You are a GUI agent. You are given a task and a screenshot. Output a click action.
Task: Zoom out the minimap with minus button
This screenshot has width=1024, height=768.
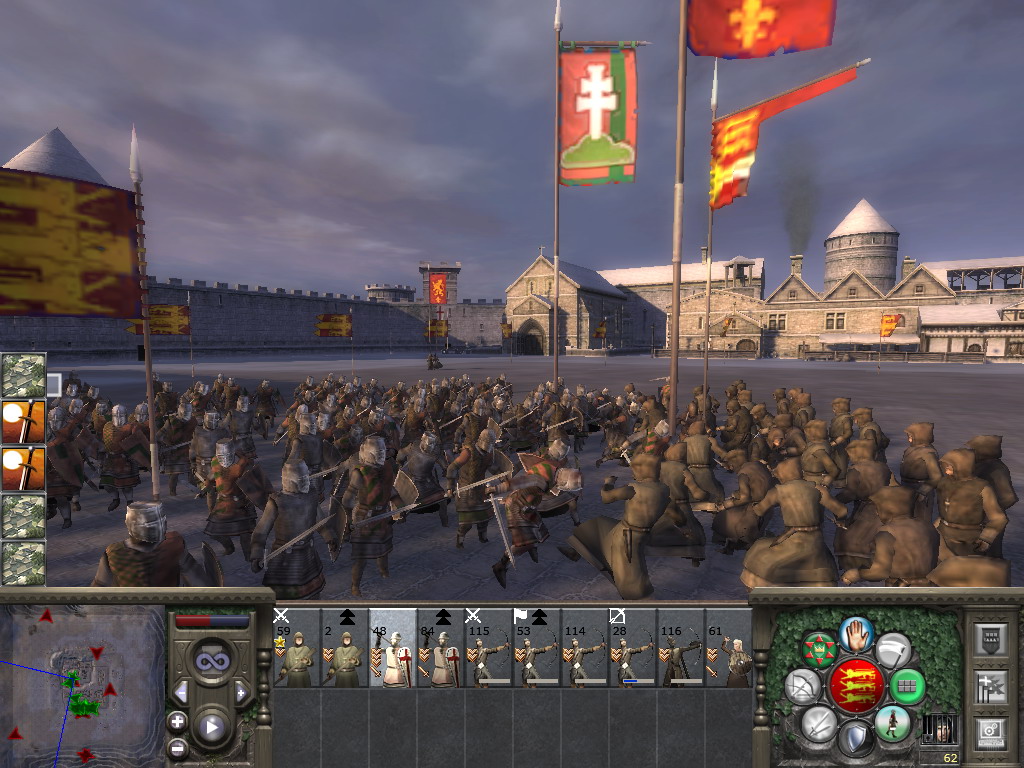[x=177, y=746]
